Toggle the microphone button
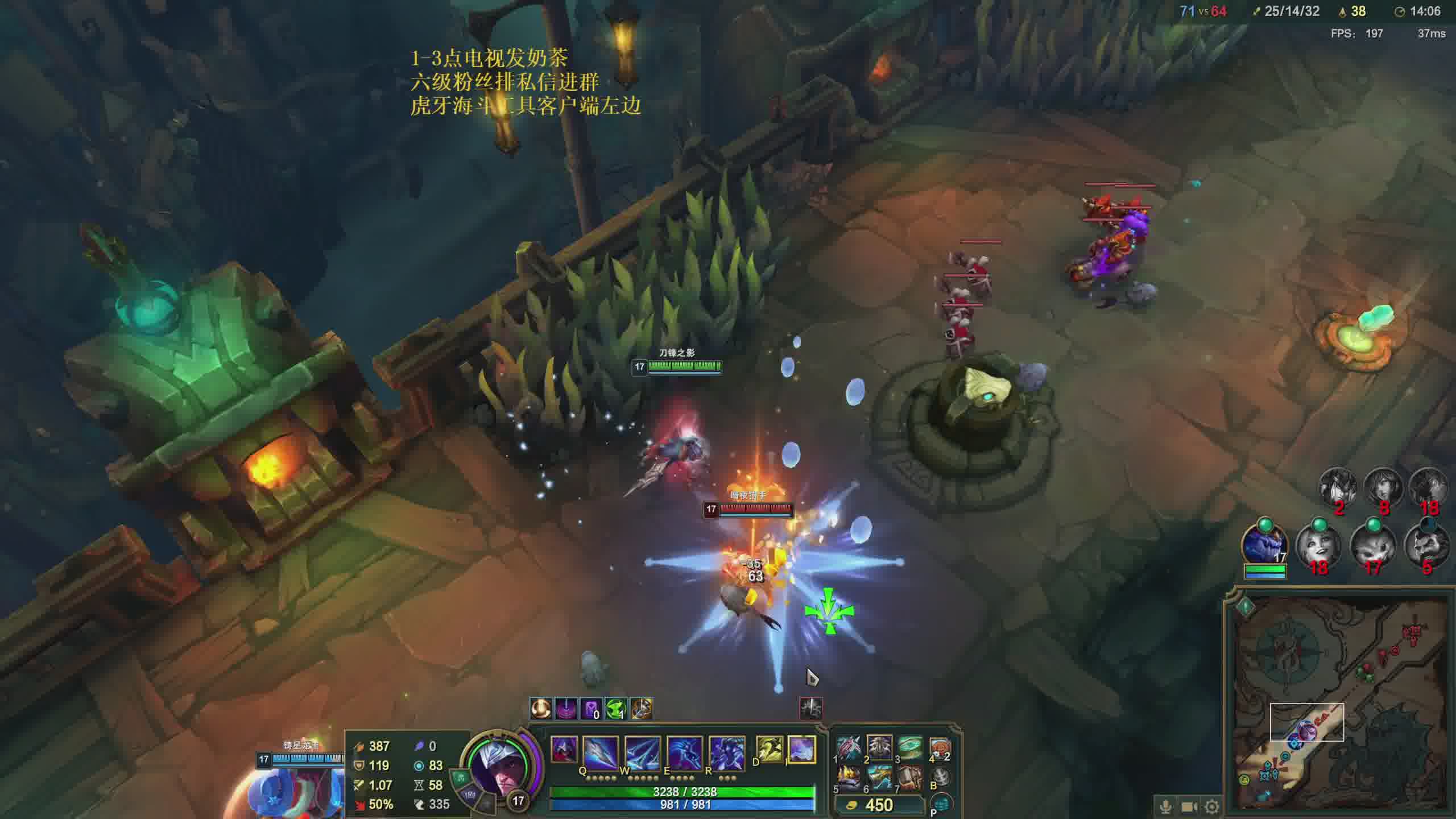 (x=1165, y=806)
